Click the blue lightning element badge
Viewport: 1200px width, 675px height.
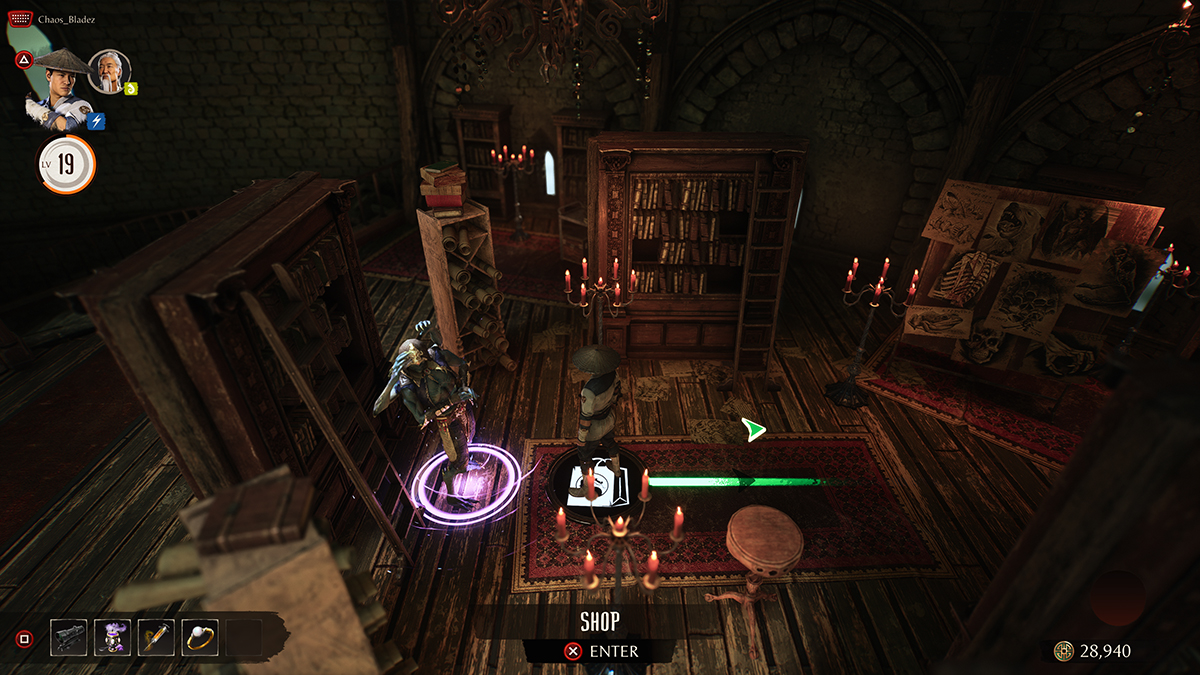tap(98, 122)
